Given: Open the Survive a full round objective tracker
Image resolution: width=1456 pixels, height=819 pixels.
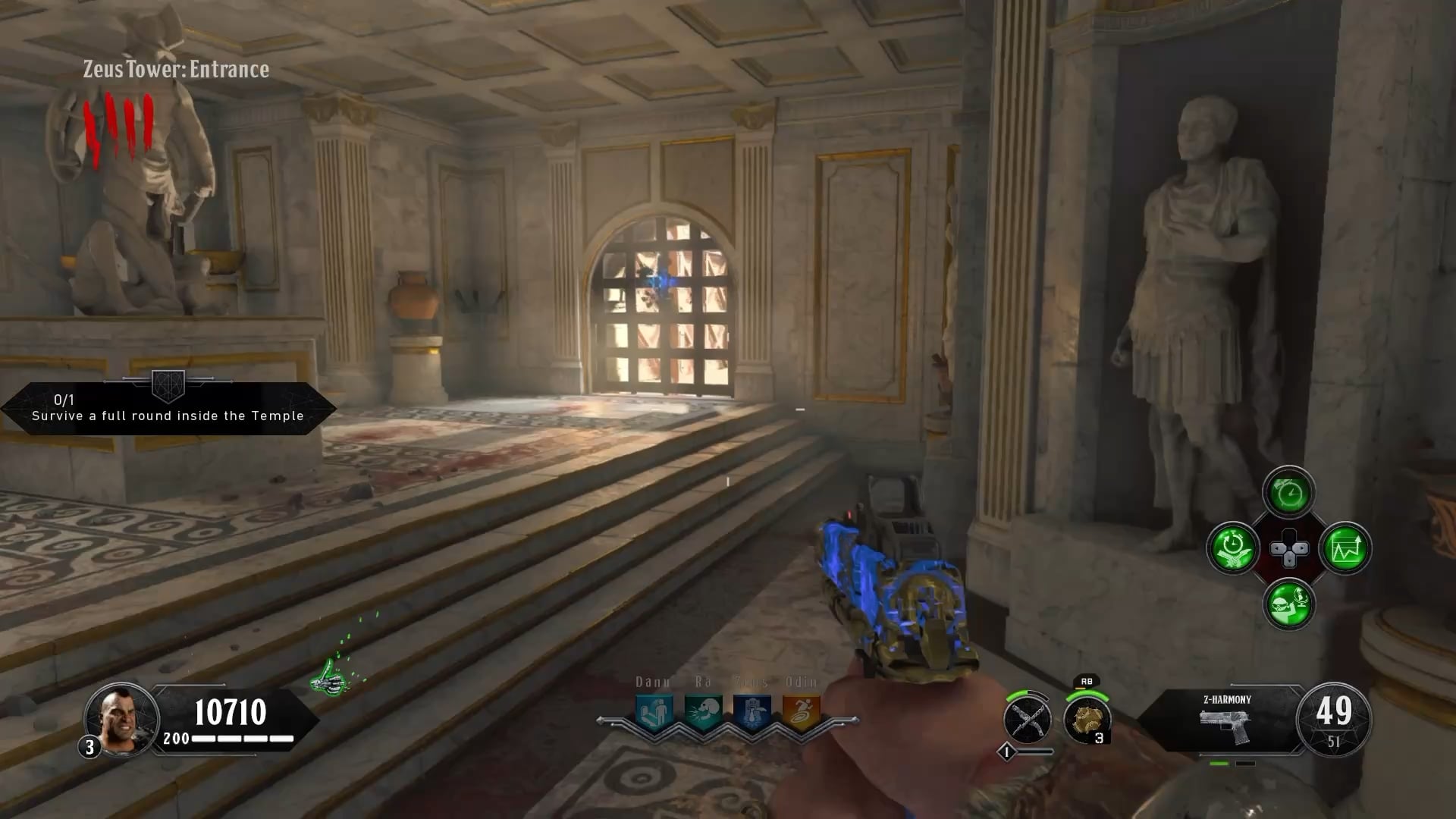Looking at the screenshot, I should click(x=168, y=409).
